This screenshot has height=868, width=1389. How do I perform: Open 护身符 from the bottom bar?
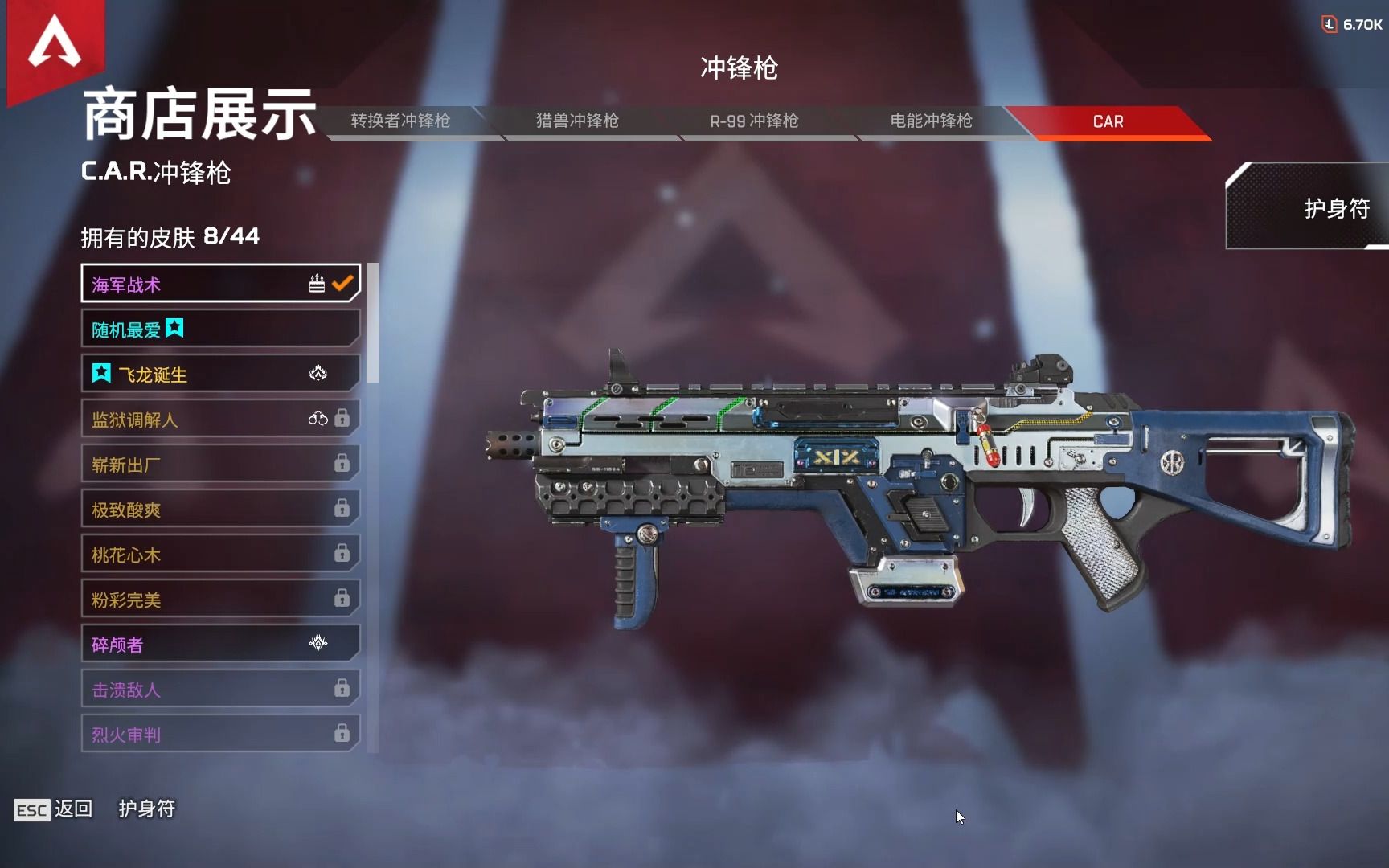point(146,809)
